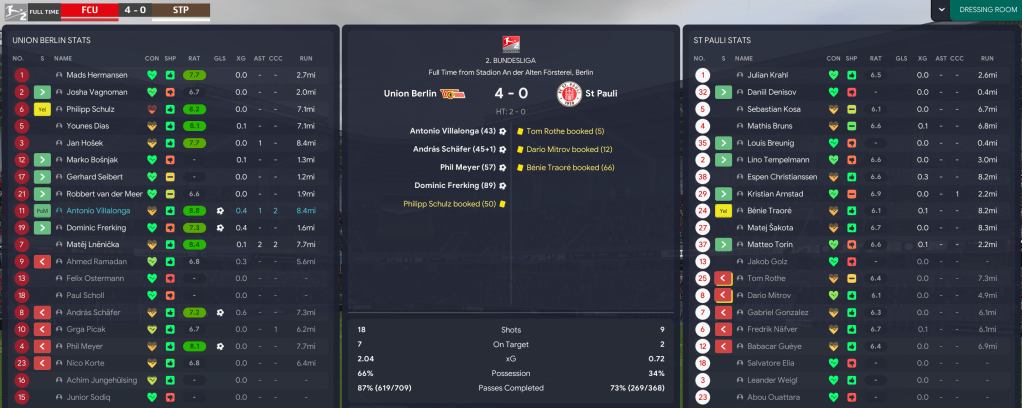Select the Dominic Frerking (89) goal event

[x=452, y=185]
